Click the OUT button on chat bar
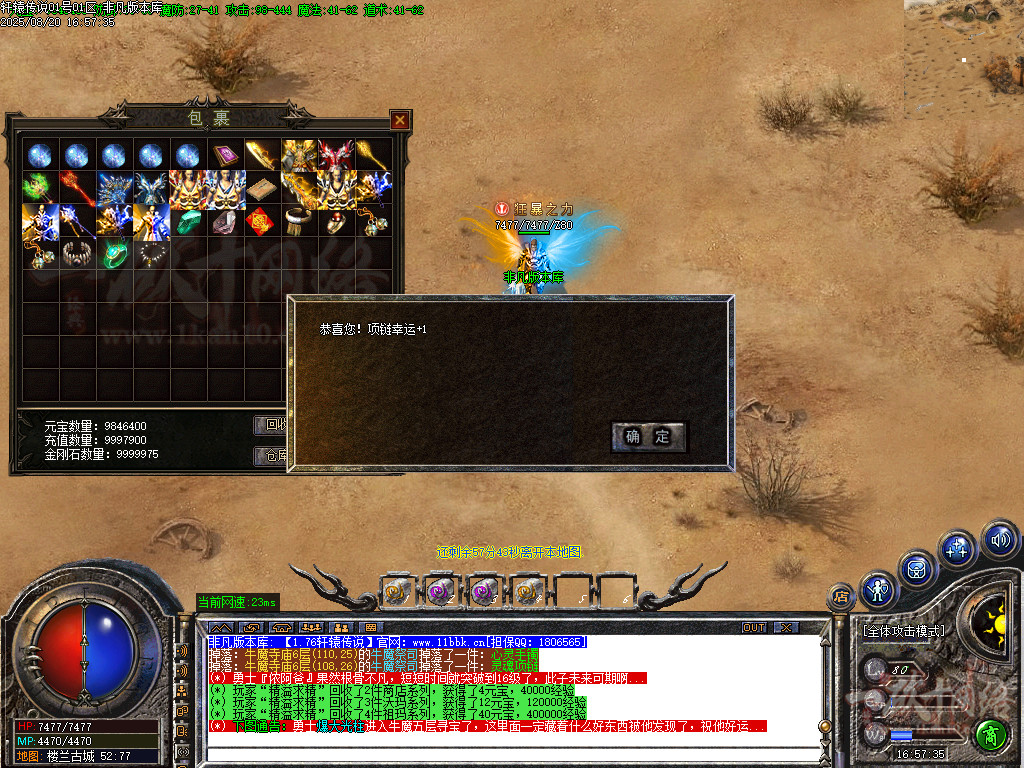Image resolution: width=1024 pixels, height=768 pixels. click(x=754, y=628)
